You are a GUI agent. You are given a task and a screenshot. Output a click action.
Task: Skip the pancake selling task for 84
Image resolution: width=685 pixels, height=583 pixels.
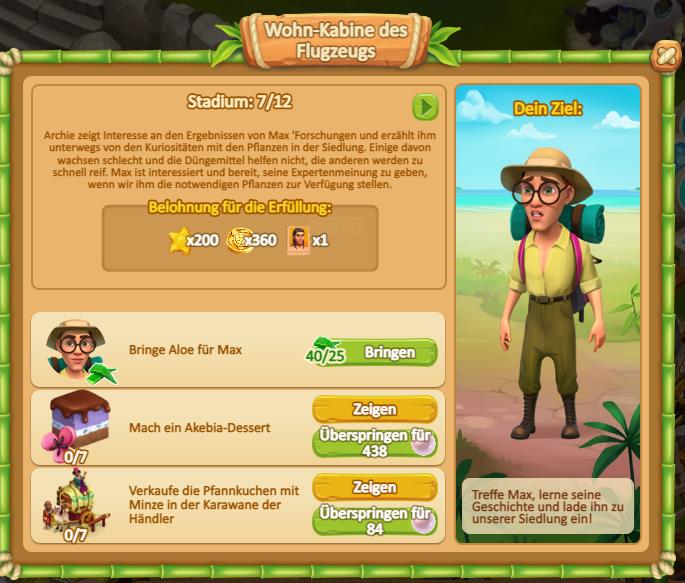tap(374, 521)
